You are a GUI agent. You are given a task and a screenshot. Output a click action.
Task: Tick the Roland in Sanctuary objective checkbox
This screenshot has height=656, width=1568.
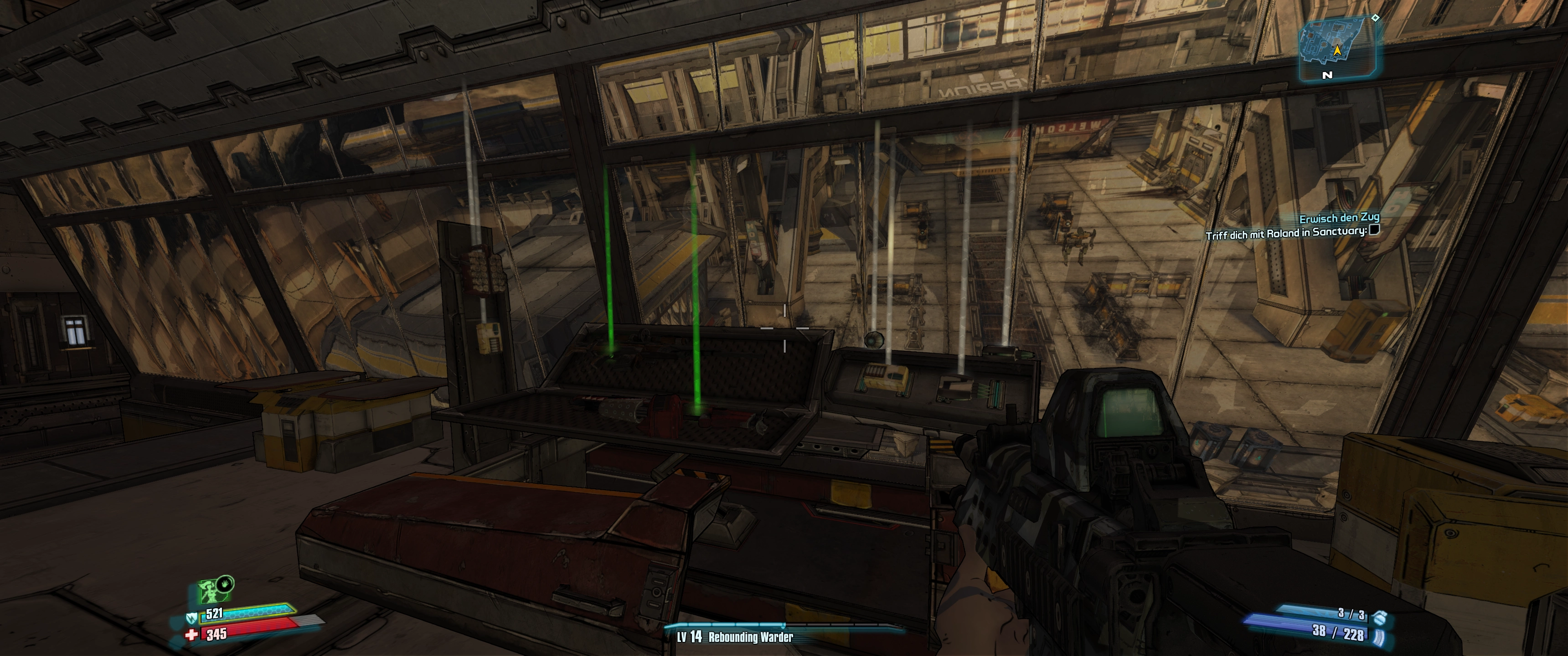click(1373, 230)
